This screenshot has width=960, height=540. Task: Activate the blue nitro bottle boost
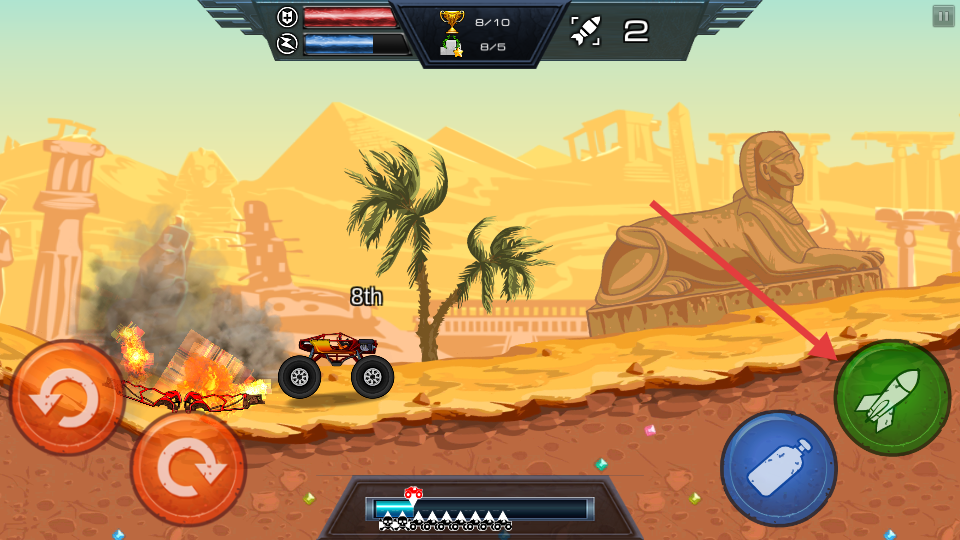(778, 468)
